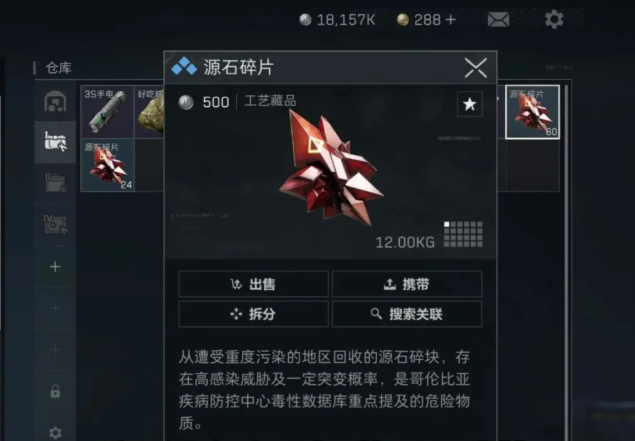
Task: Select the 3S手电 flashlight slot
Action: [107, 111]
